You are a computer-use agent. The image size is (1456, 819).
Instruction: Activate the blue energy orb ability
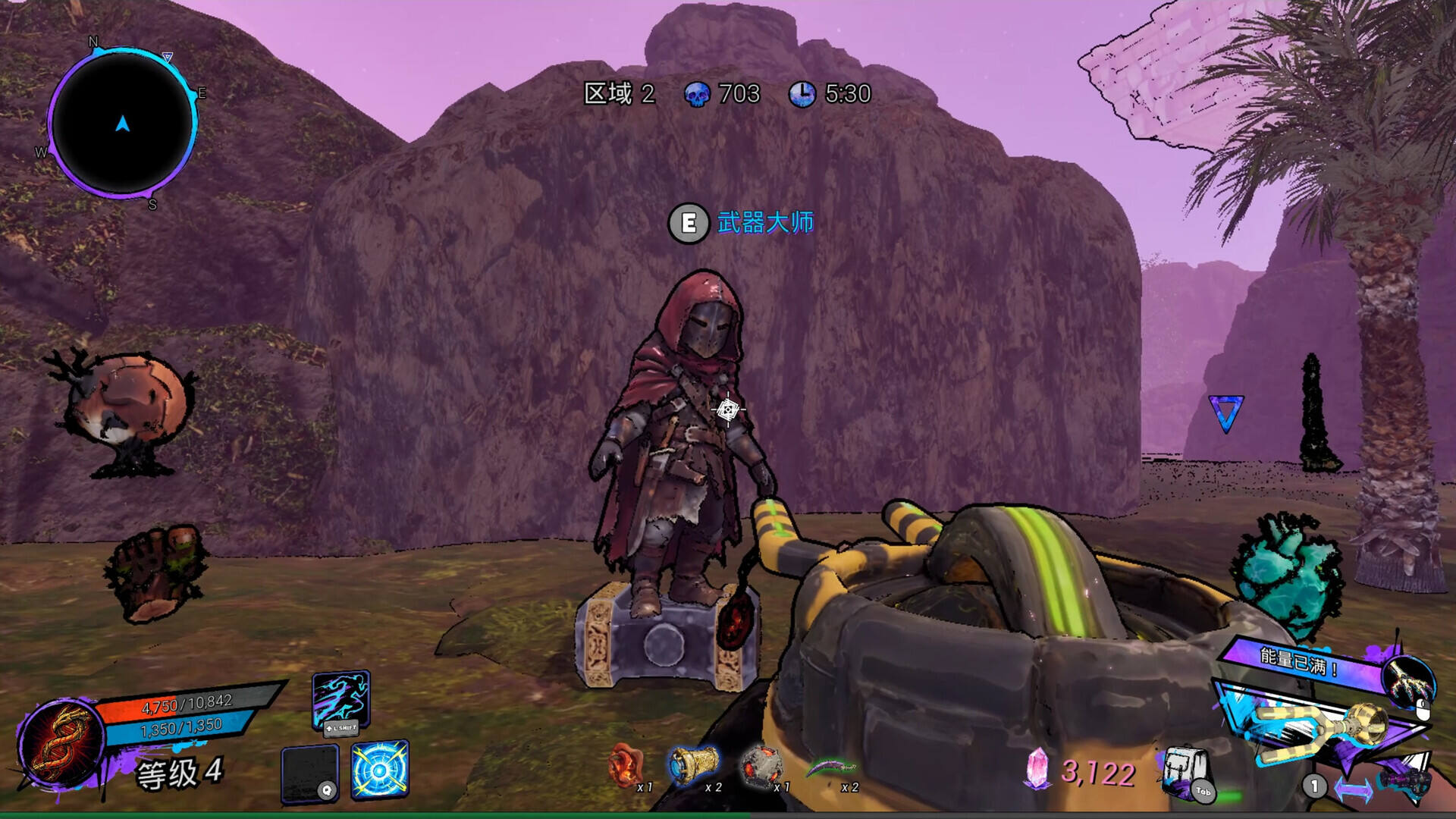pyautogui.click(x=380, y=769)
